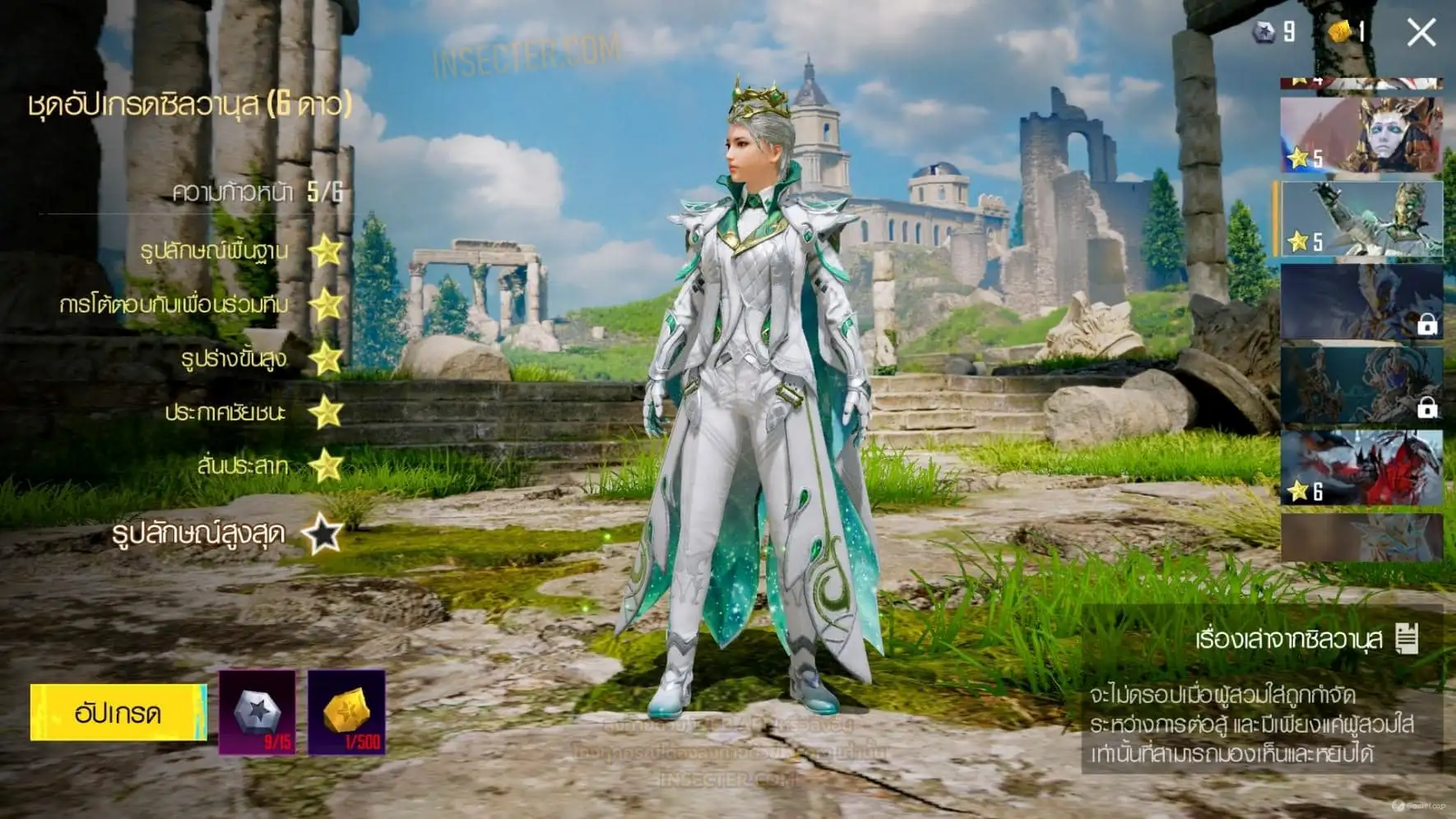Image resolution: width=1456 pixels, height=819 pixels.
Task: Choose the red winged 6-star outfit thumbnail
Action: pos(1361,467)
